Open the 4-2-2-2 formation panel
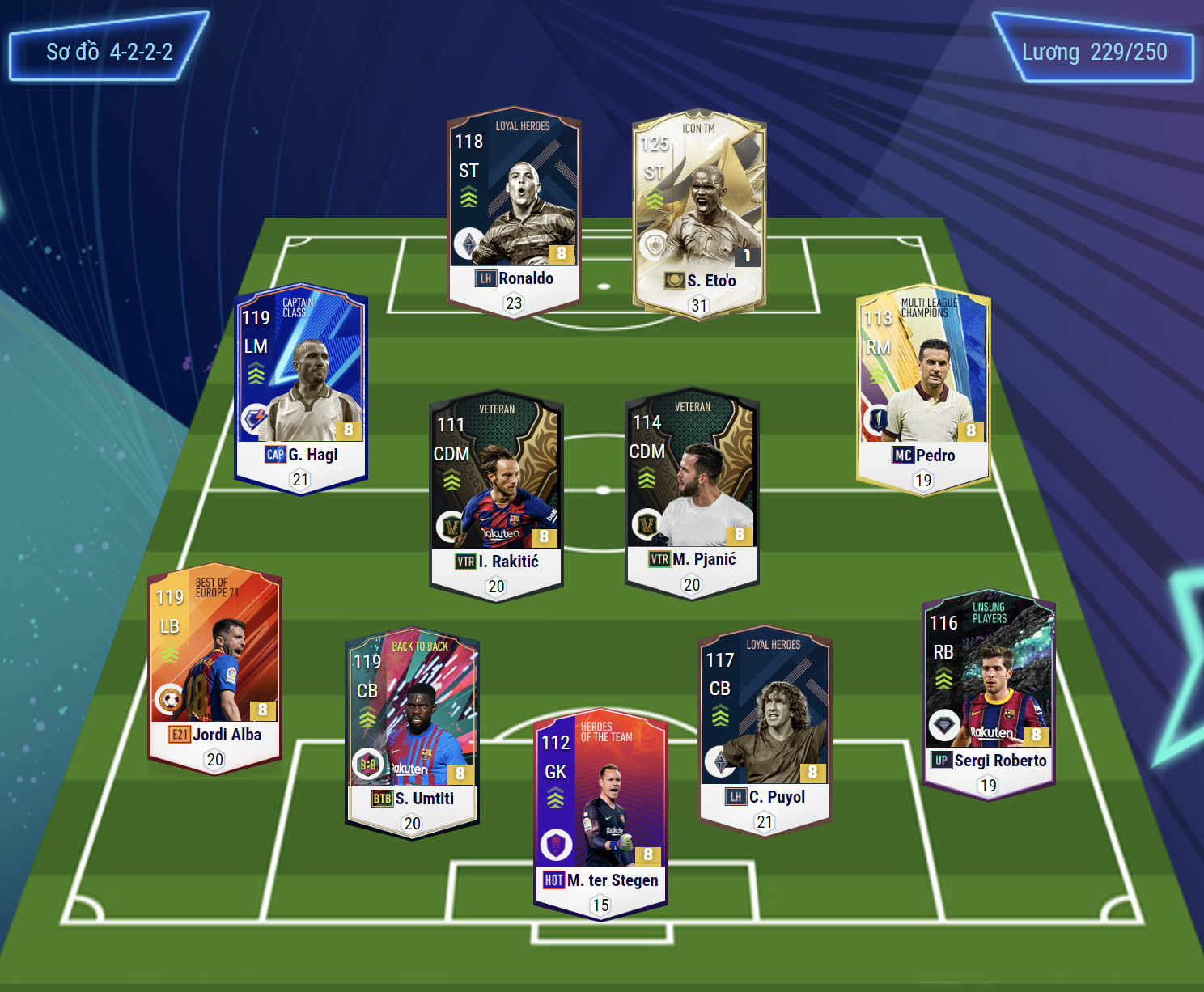 pyautogui.click(x=109, y=53)
